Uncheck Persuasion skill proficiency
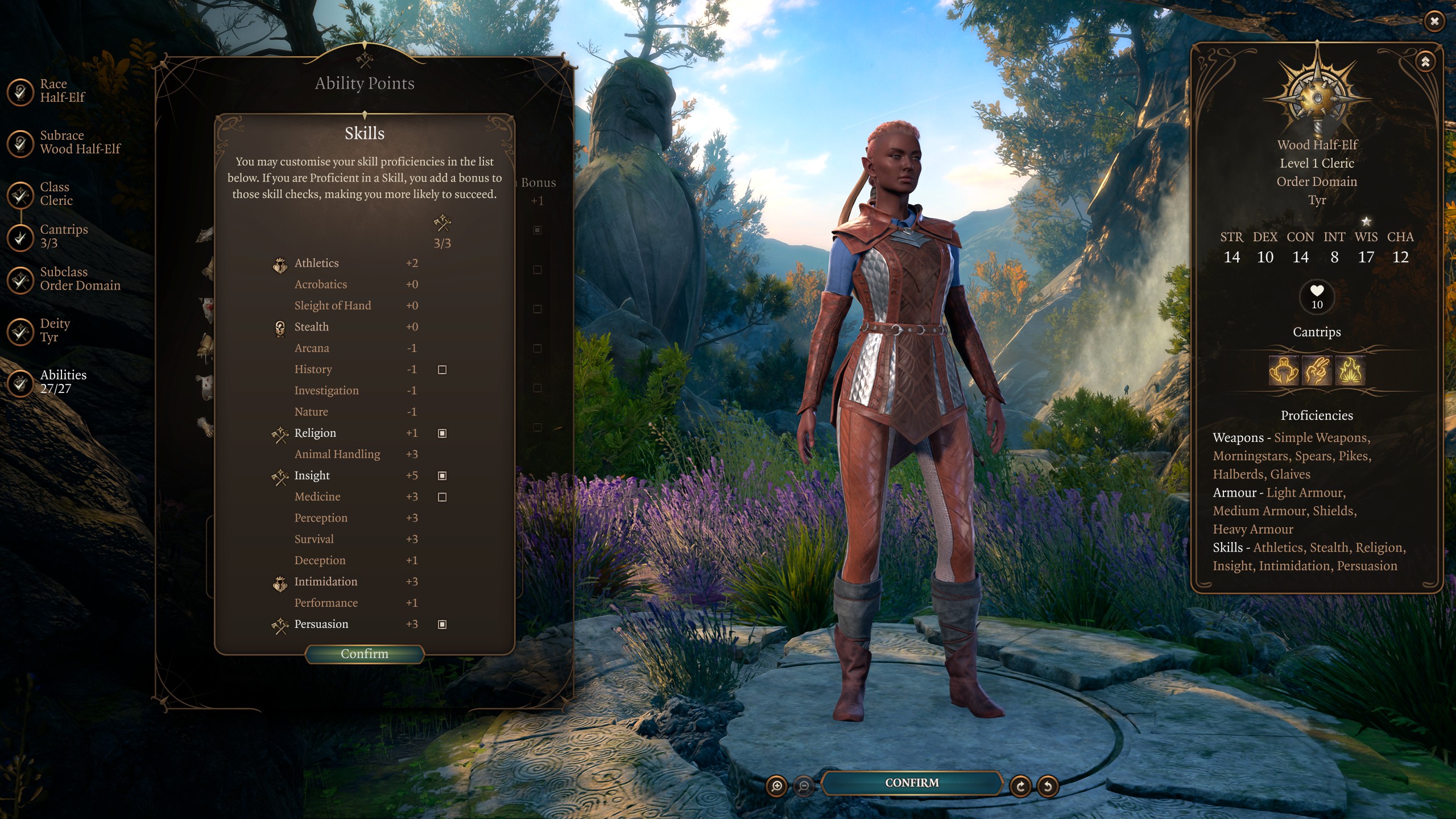The height and width of the screenshot is (819, 1456). [442, 624]
